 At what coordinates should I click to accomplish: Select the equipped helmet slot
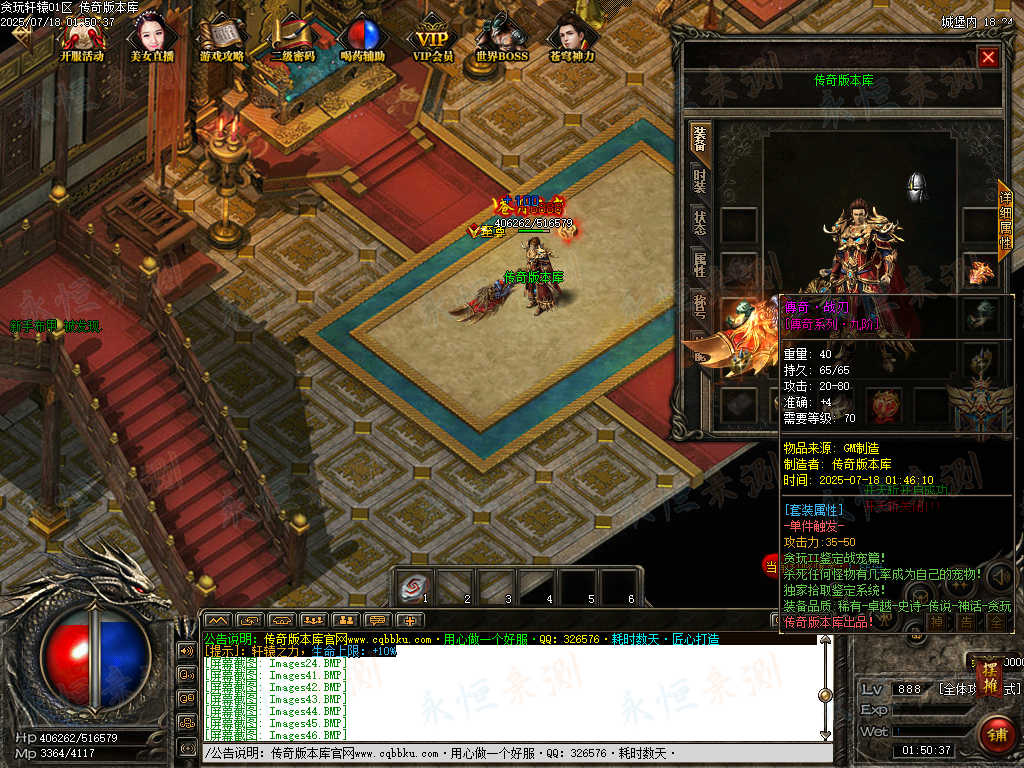[916, 187]
